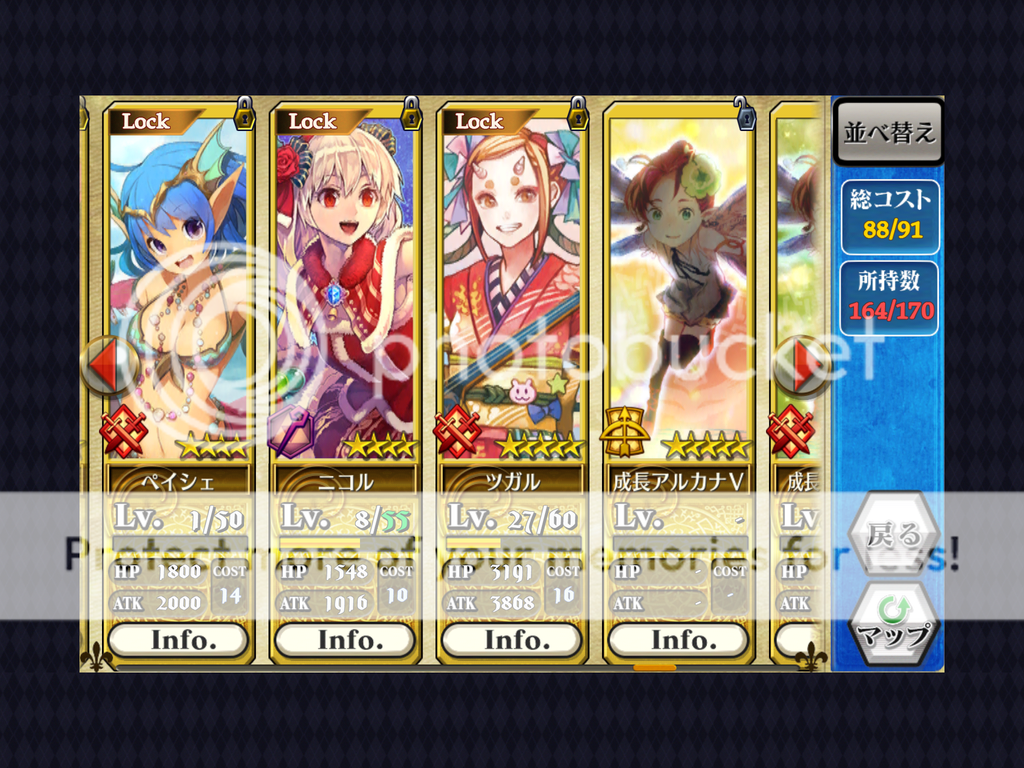
Task: Go back with the 戻る button
Action: pyautogui.click(x=893, y=535)
